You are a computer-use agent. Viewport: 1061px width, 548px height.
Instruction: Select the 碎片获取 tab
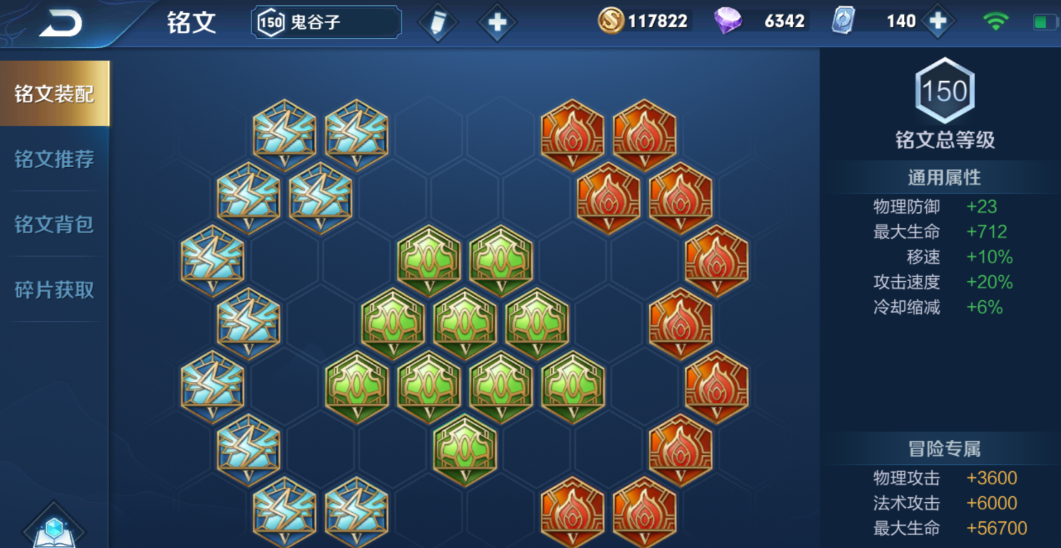[54, 290]
